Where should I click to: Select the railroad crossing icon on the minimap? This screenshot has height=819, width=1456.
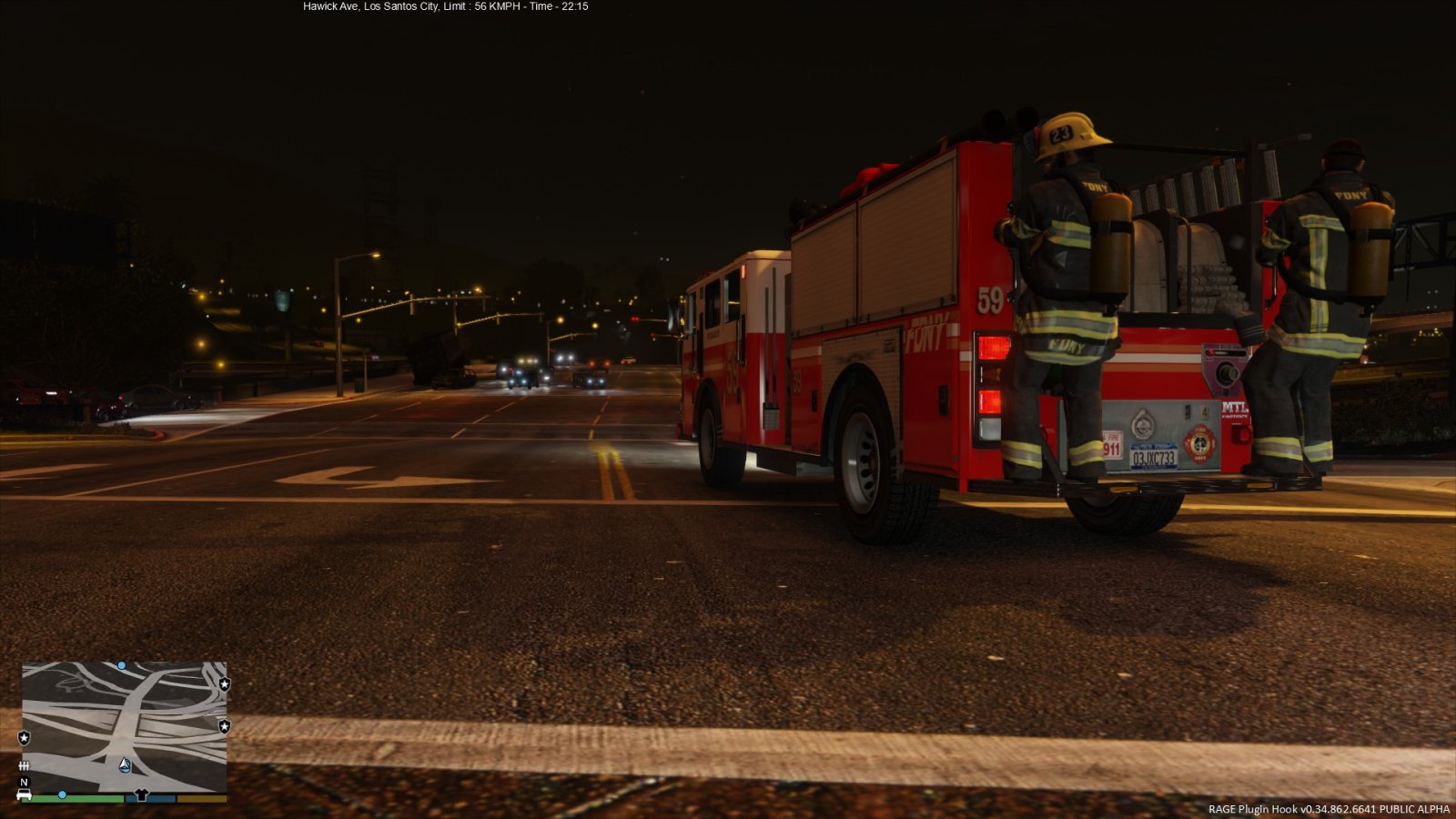24,765
